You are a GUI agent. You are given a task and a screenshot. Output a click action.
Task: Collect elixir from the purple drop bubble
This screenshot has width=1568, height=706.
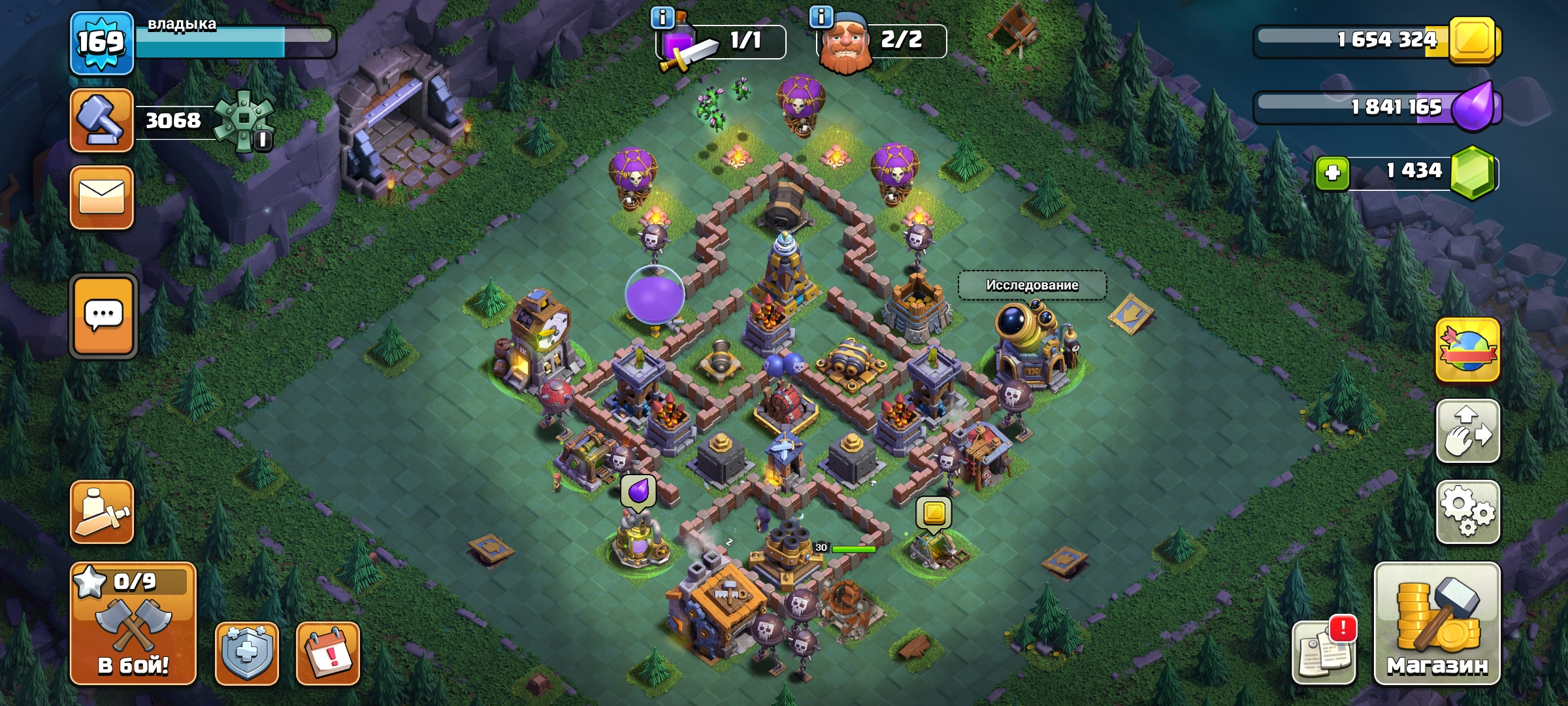[638, 492]
